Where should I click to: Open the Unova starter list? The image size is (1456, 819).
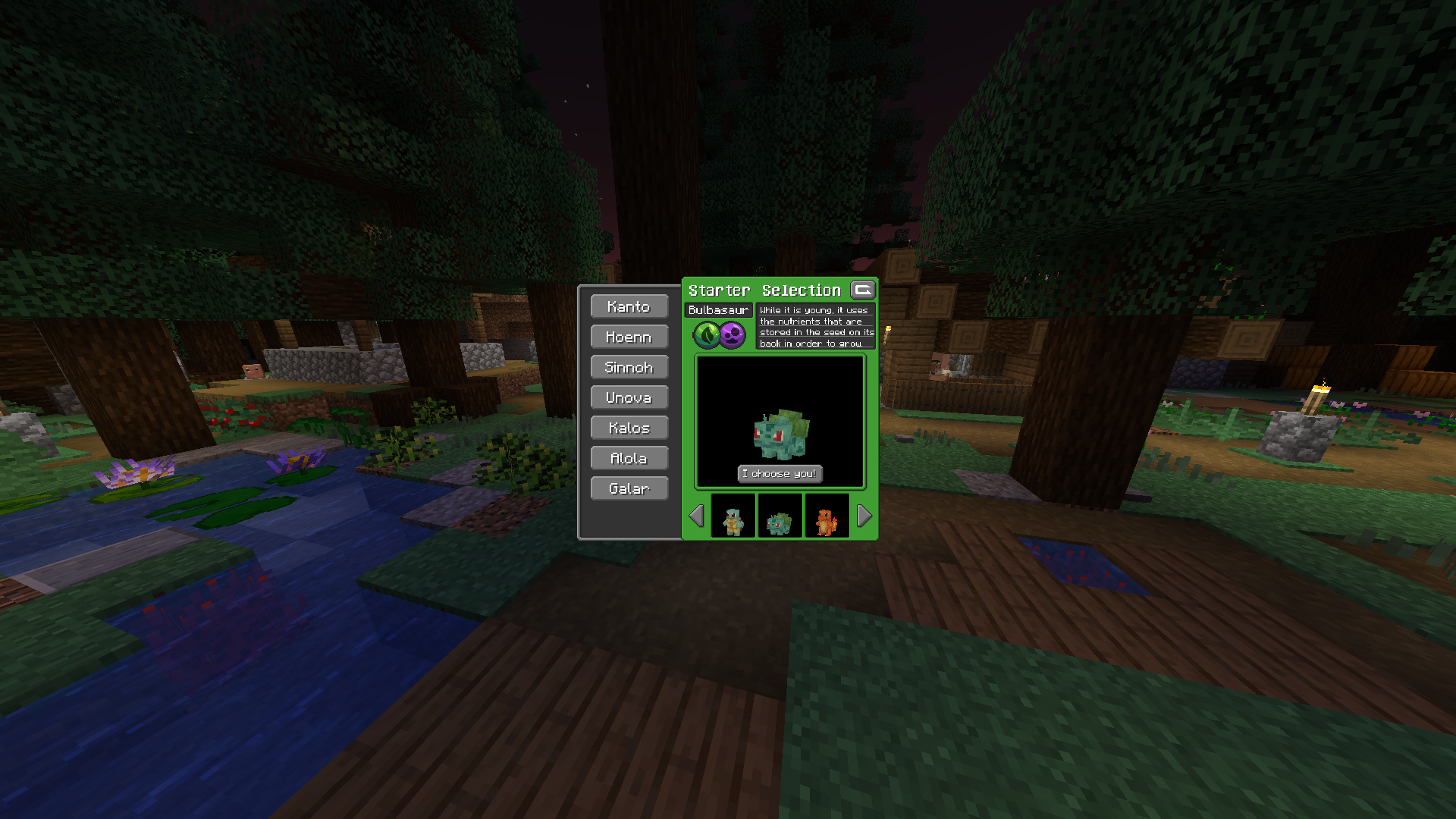[629, 397]
